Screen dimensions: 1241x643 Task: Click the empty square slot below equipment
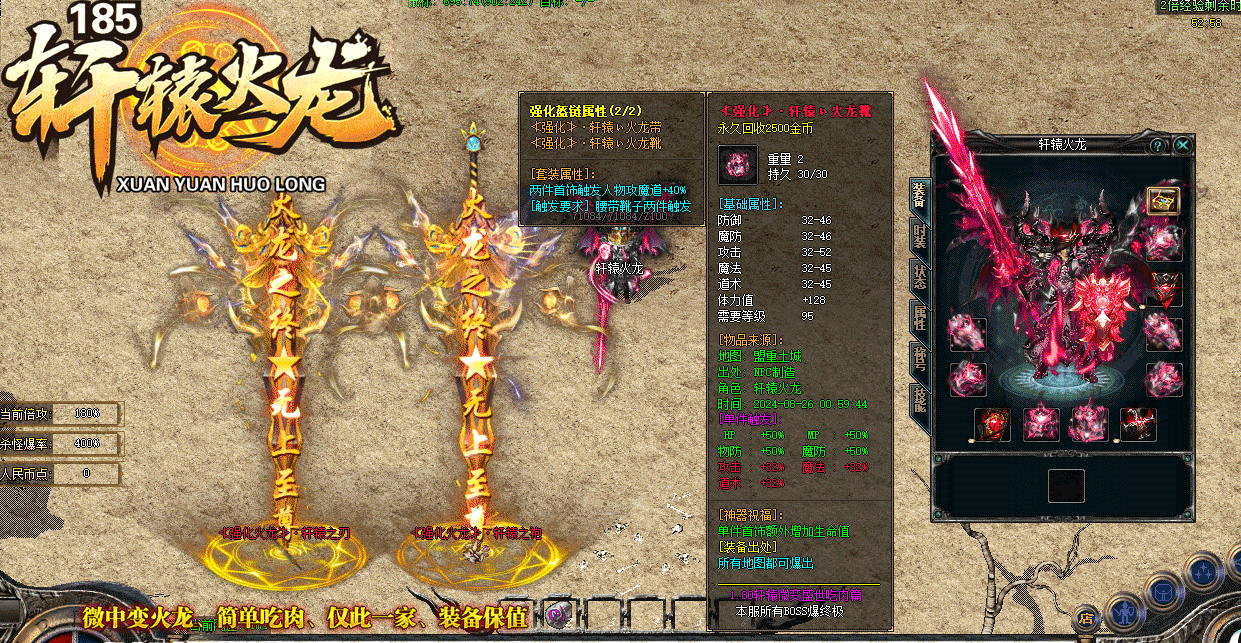(1066, 486)
